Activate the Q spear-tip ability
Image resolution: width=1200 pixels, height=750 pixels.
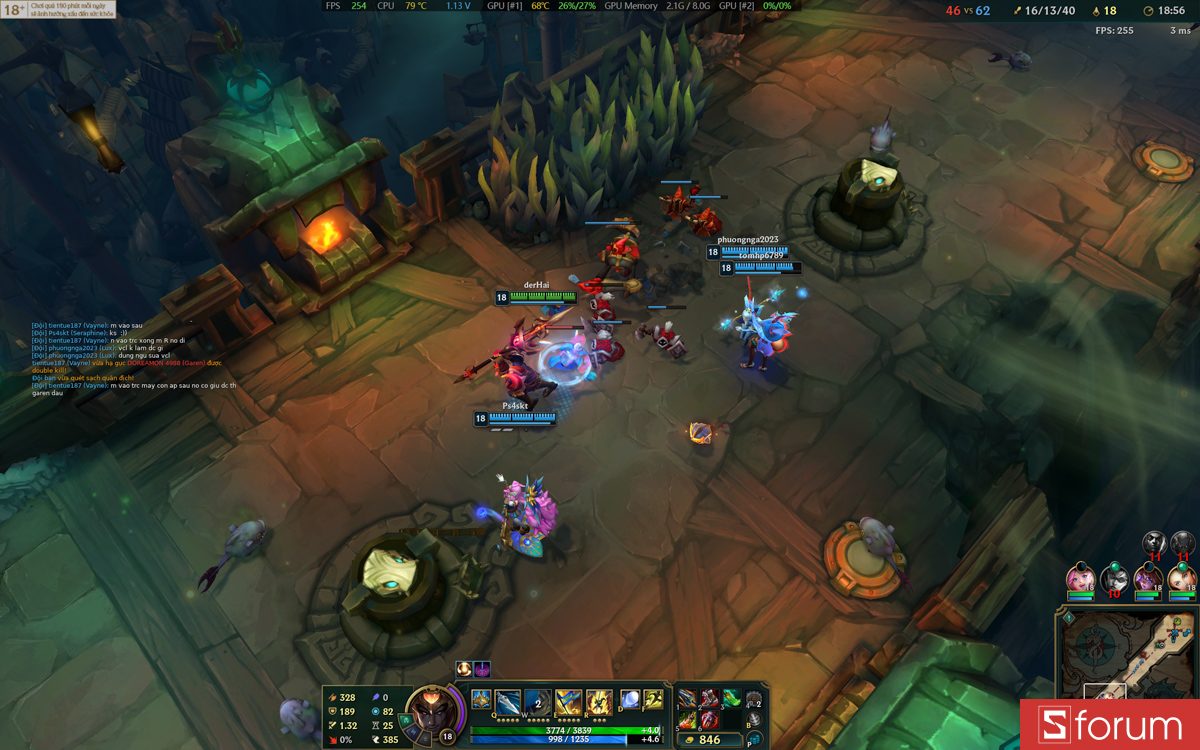[x=508, y=700]
